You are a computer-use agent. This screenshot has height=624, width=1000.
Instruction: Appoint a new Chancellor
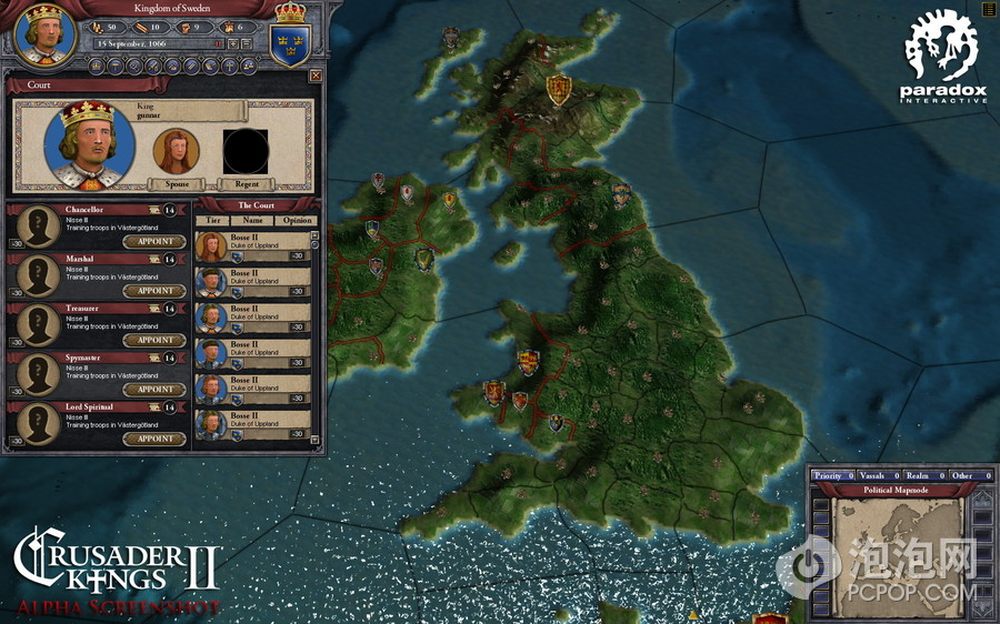(155, 241)
